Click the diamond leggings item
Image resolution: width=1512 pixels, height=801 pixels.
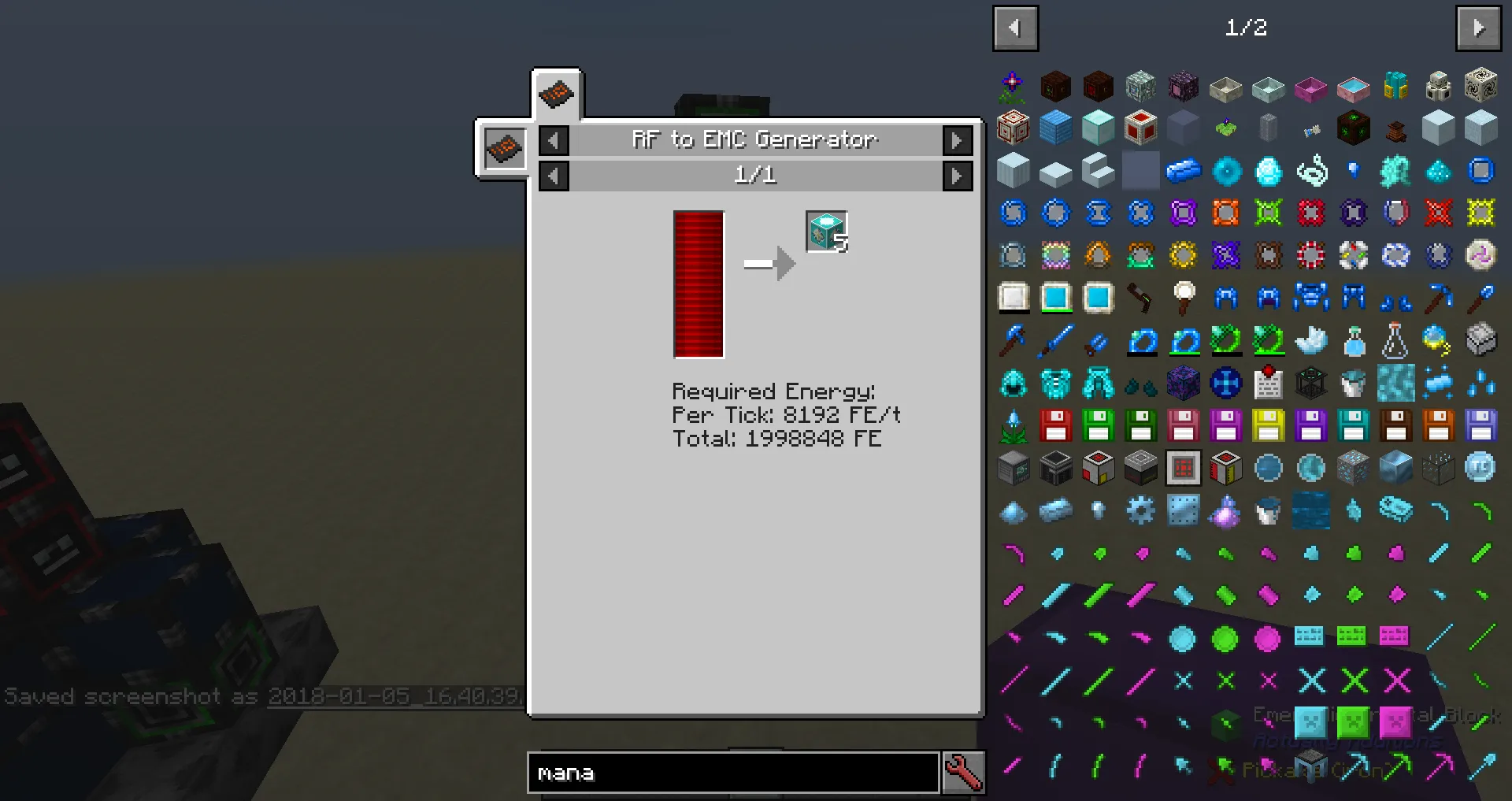point(1098,384)
